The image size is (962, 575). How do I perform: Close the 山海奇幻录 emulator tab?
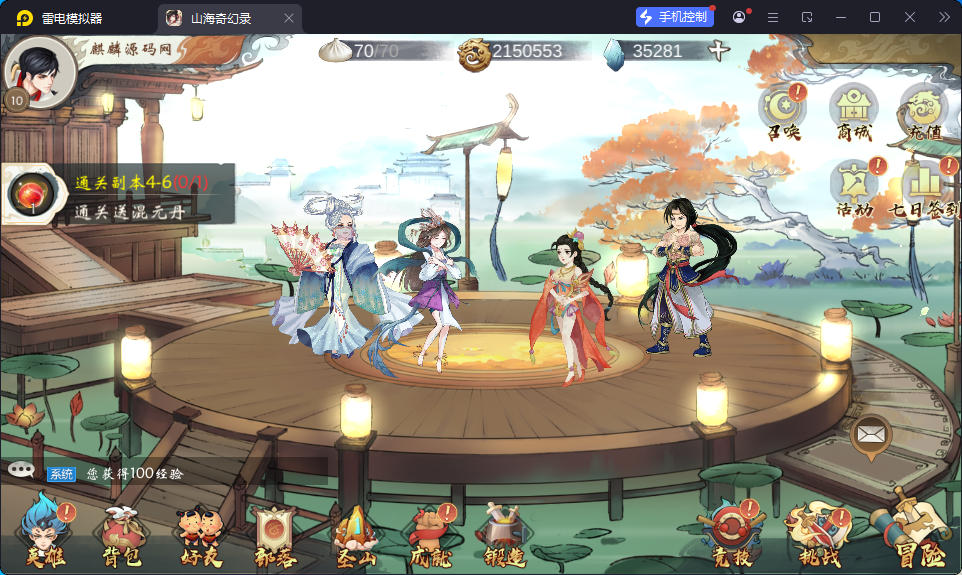(289, 18)
